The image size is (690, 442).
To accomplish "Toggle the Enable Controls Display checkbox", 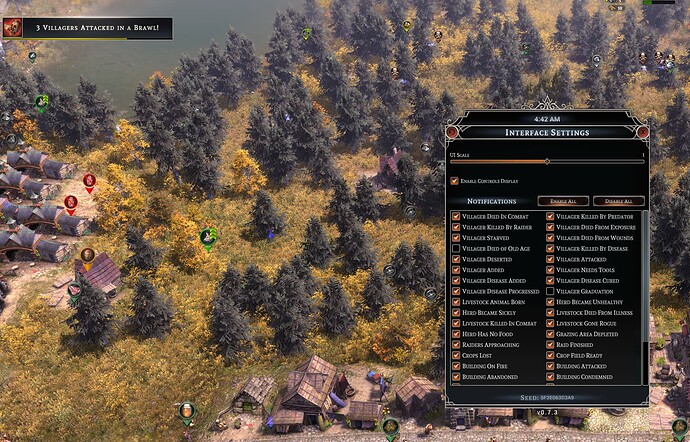I will point(455,181).
